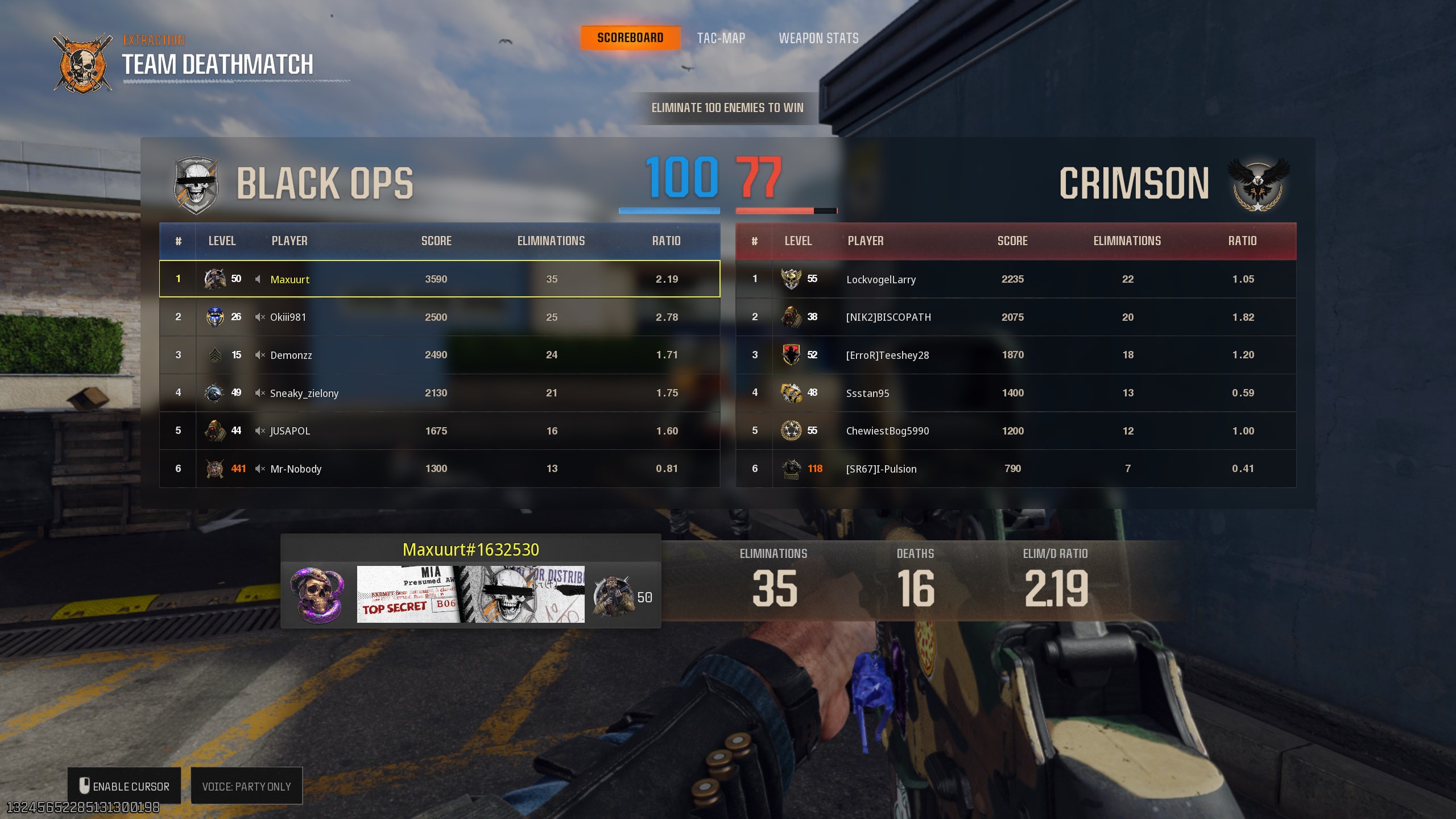Select the Okiii981 player row
Screen dimensions: 1456x819
(439, 317)
